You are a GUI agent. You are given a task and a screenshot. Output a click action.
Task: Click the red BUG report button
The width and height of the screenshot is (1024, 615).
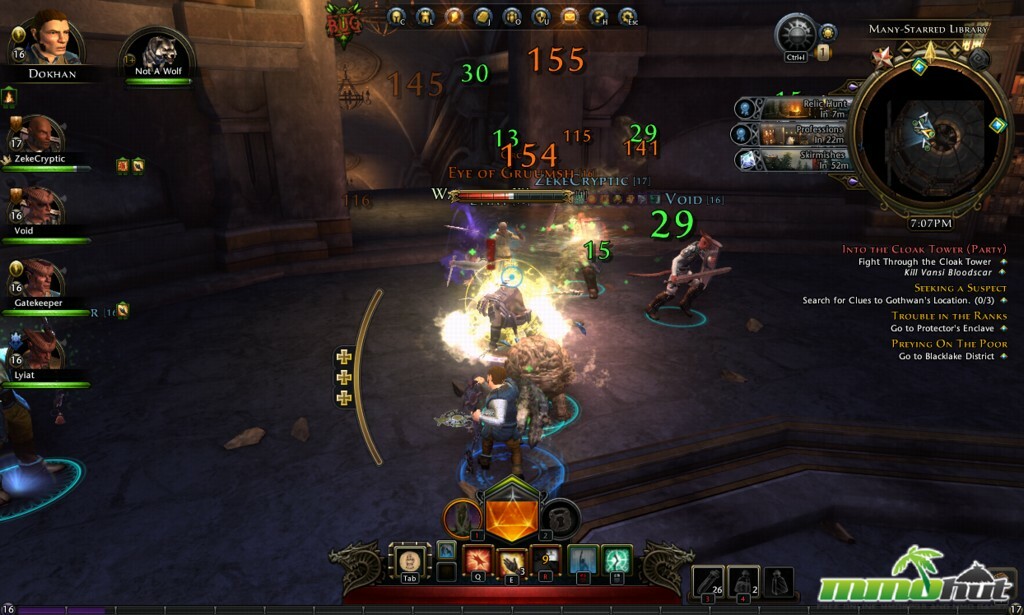point(343,20)
